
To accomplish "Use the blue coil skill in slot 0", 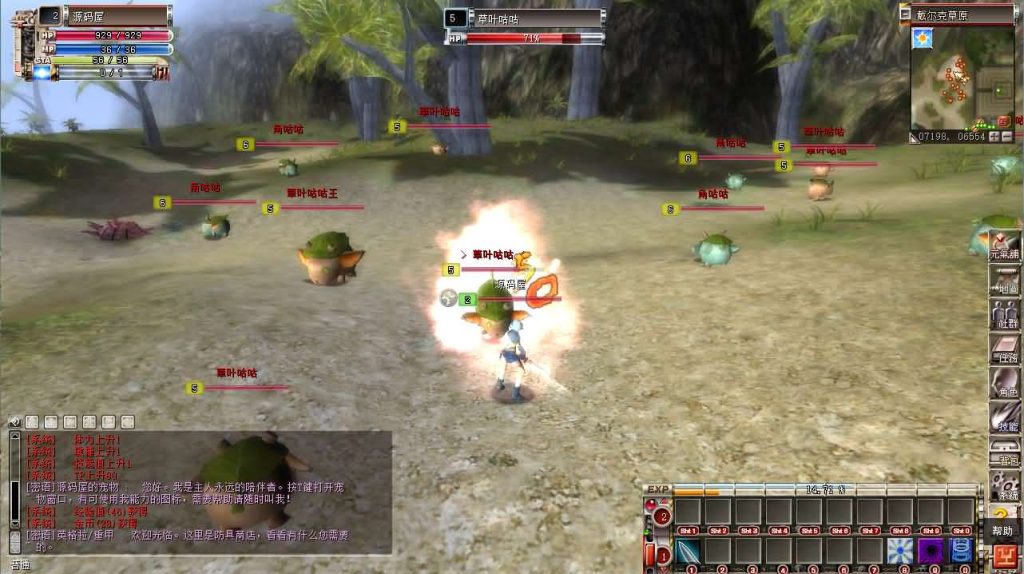I will 961,551.
